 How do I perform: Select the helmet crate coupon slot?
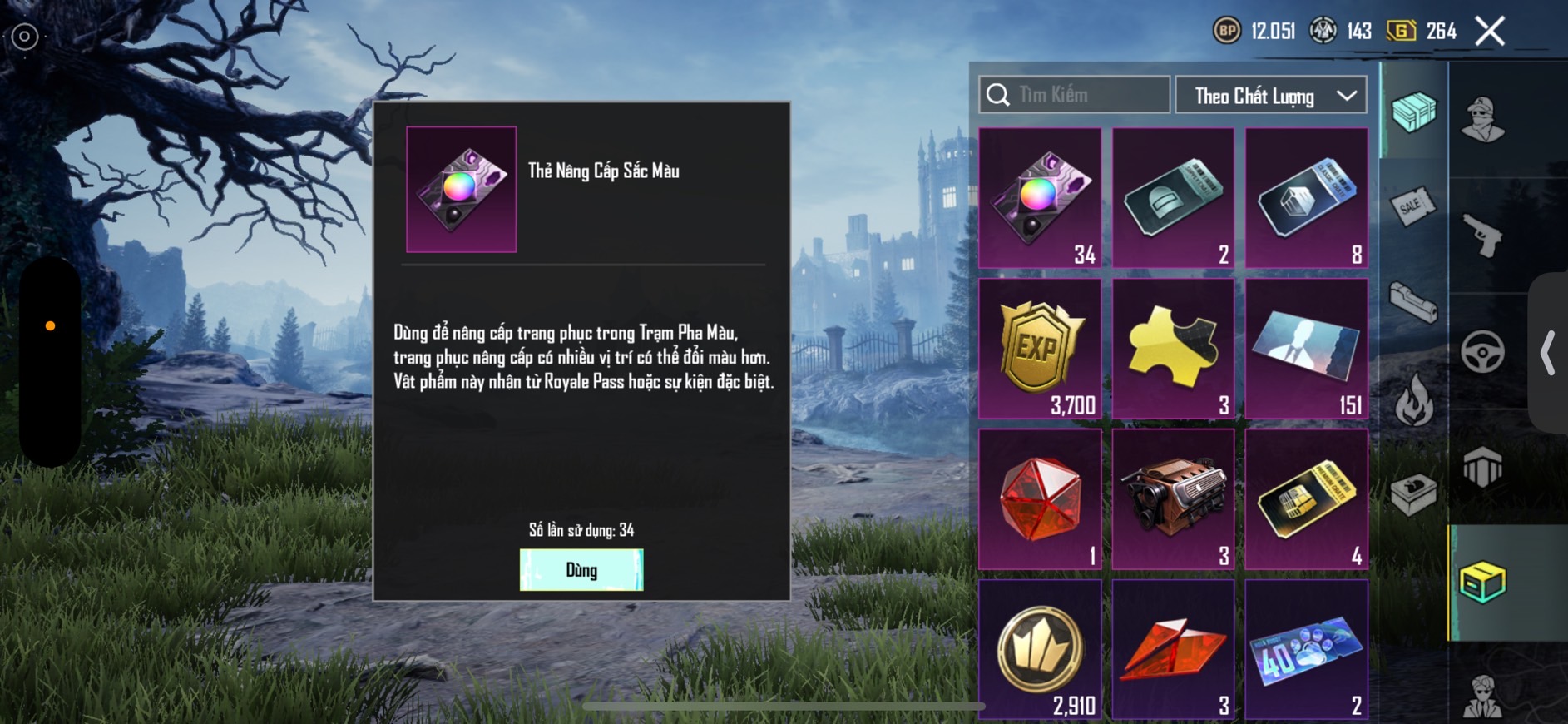coord(1173,198)
